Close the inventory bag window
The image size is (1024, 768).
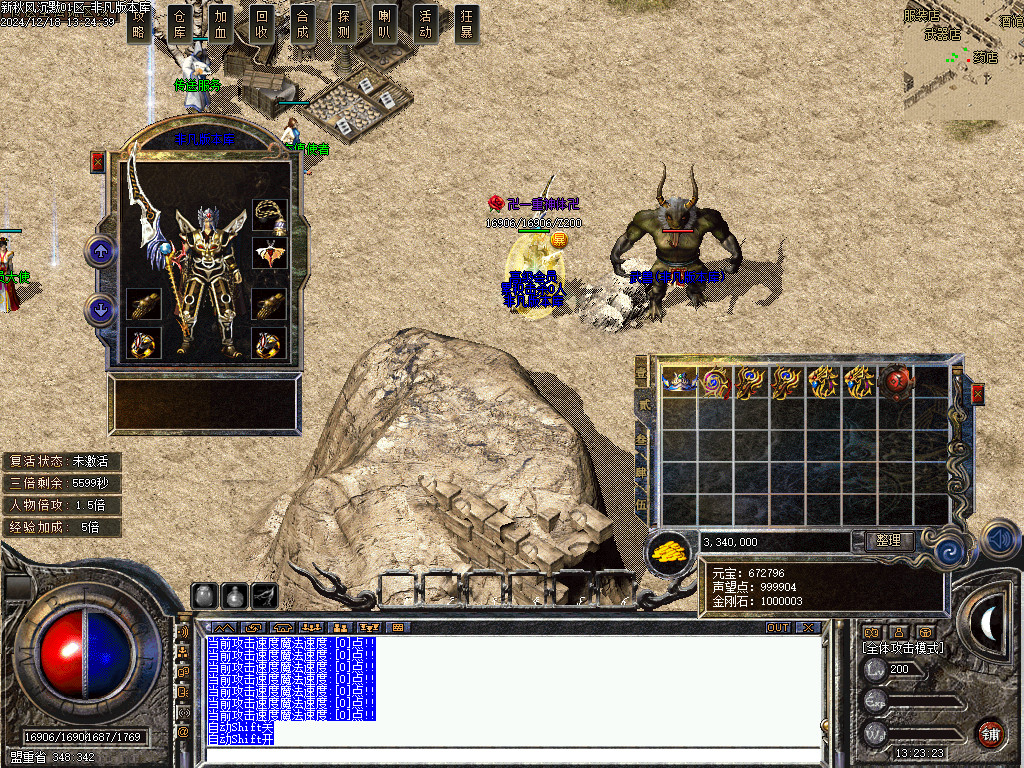pos(977,393)
